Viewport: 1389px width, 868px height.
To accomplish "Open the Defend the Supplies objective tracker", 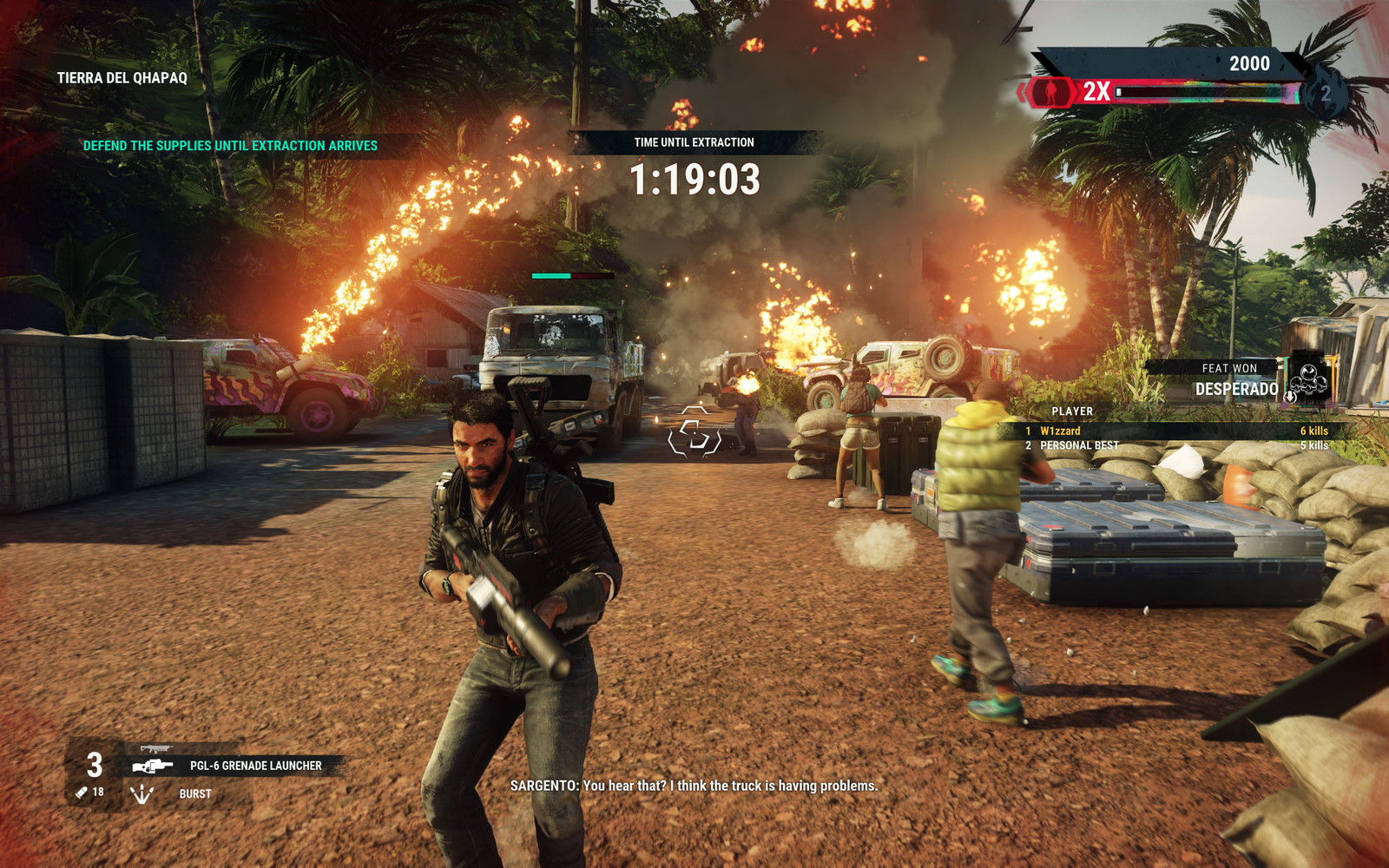I will 230,146.
